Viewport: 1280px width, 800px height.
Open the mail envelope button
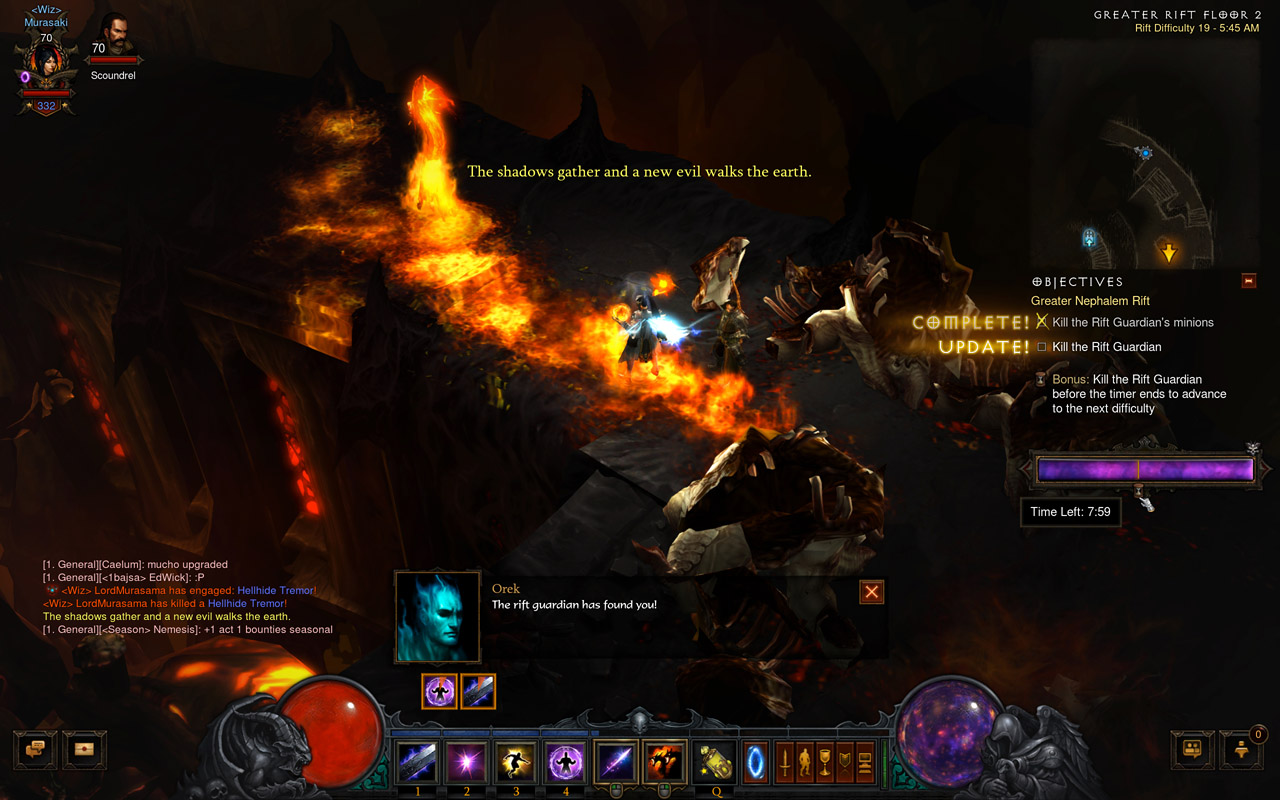(84, 749)
